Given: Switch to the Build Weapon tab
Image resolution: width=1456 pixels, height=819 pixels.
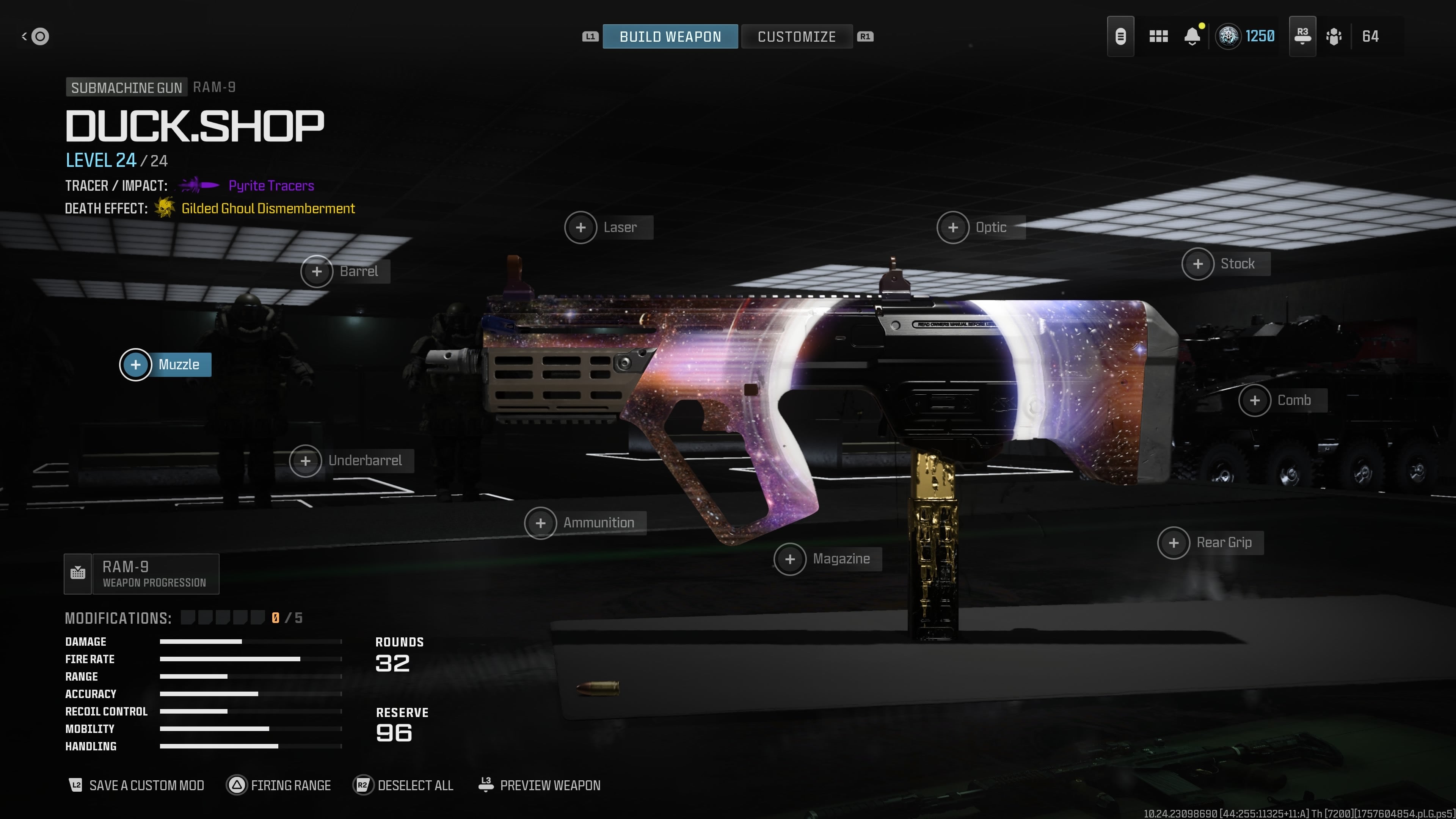Looking at the screenshot, I should point(670,37).
